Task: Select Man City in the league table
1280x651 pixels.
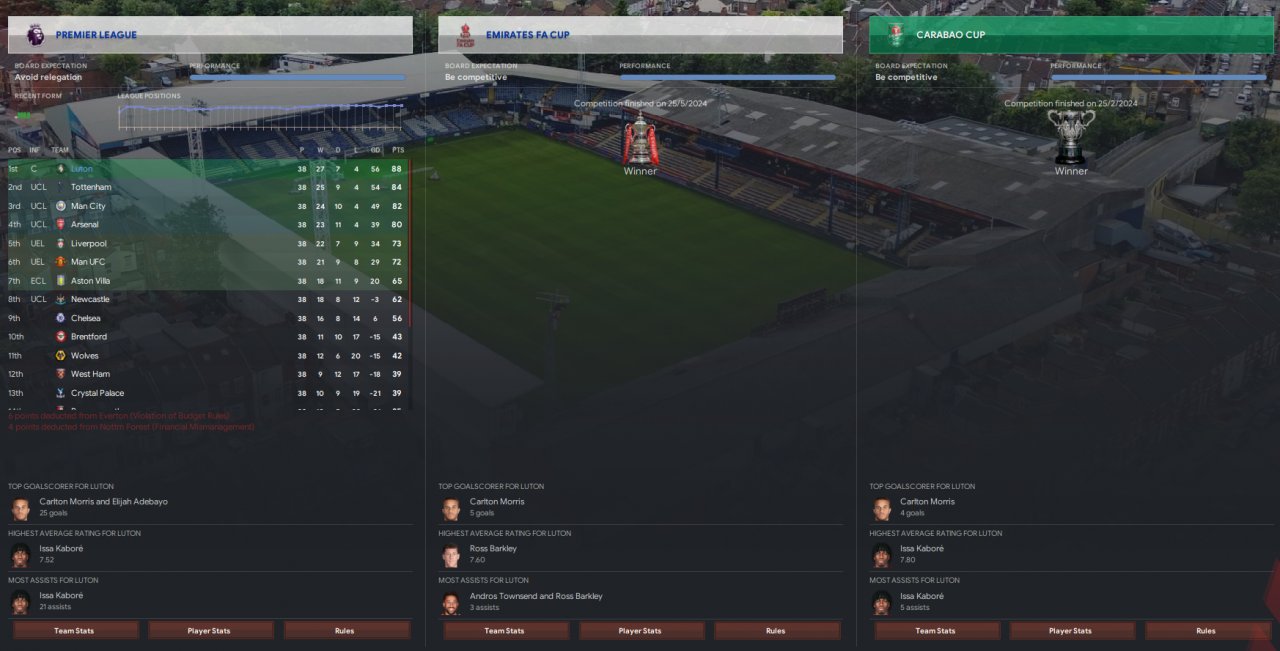Action: 88,206
